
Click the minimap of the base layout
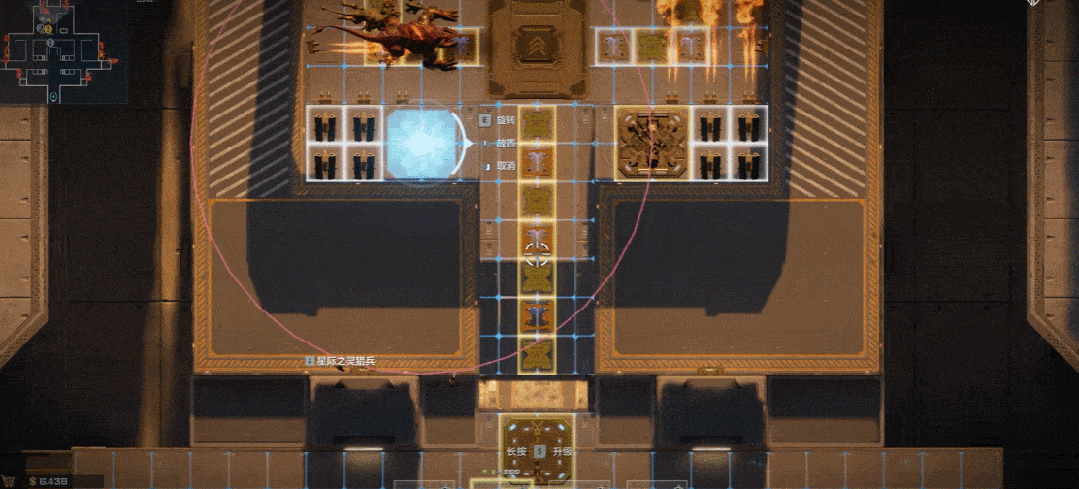click(x=62, y=52)
